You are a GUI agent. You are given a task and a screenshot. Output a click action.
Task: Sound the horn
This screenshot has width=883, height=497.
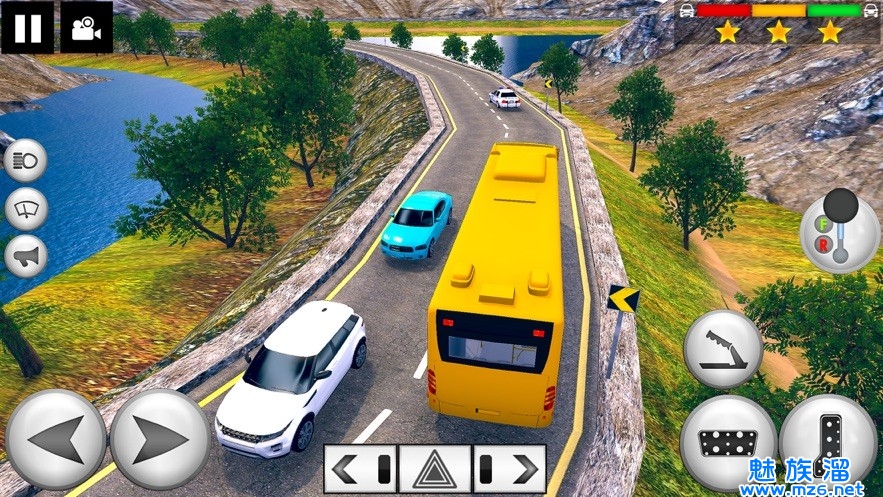(x=26, y=257)
